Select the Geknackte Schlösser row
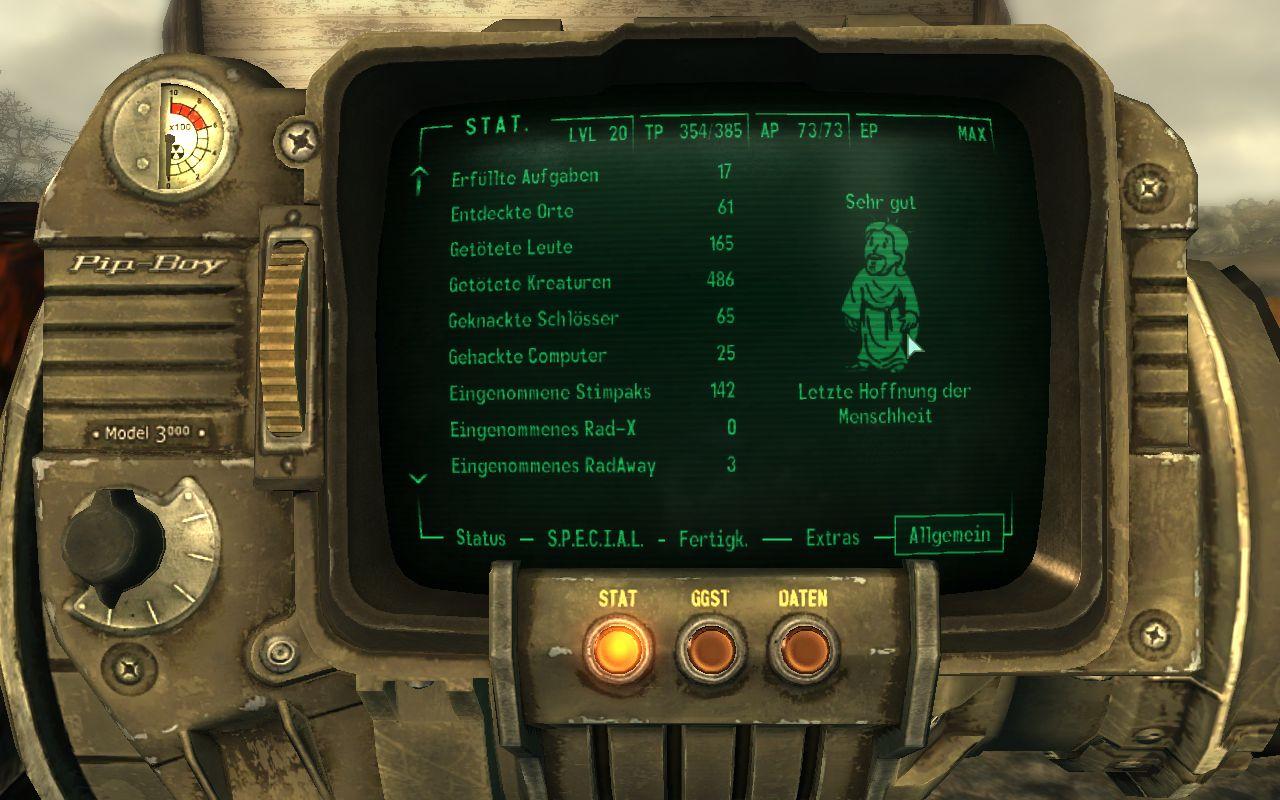The image size is (1280, 800). (x=534, y=319)
